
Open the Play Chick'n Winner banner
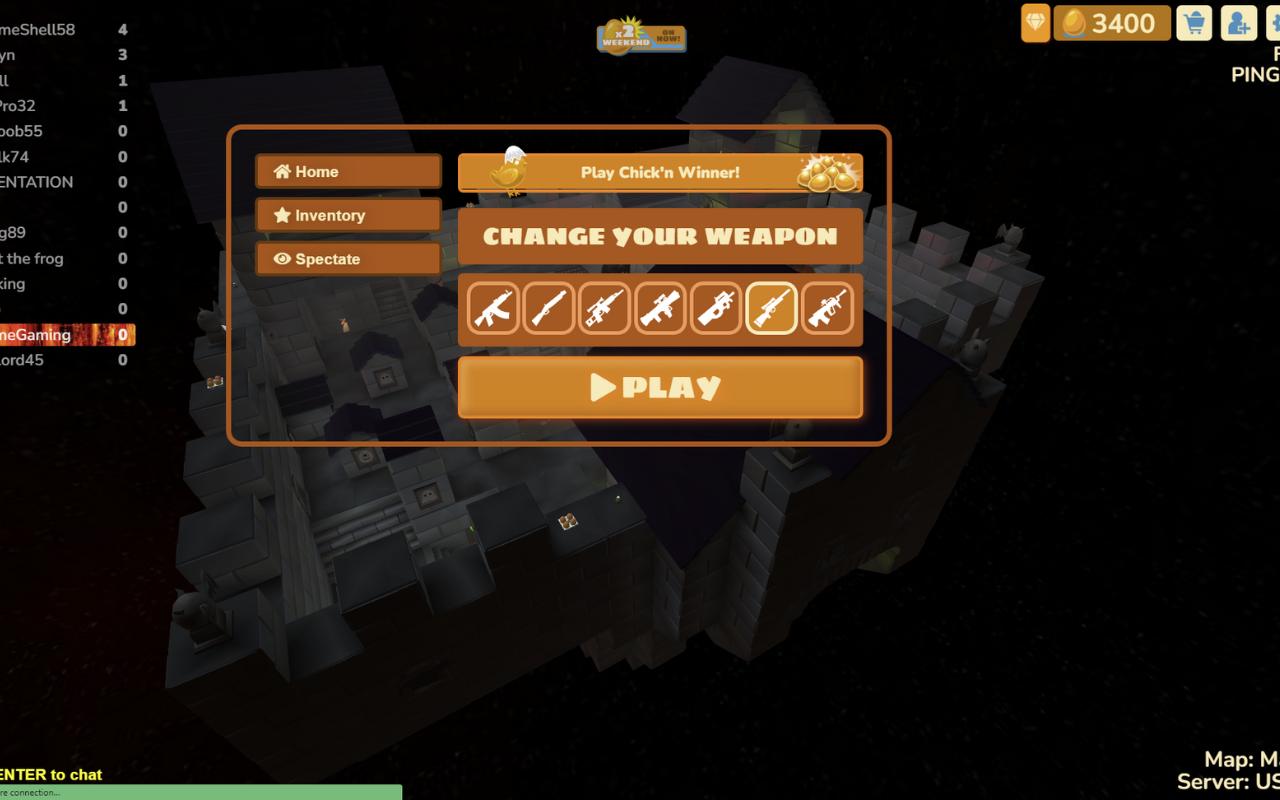point(660,172)
